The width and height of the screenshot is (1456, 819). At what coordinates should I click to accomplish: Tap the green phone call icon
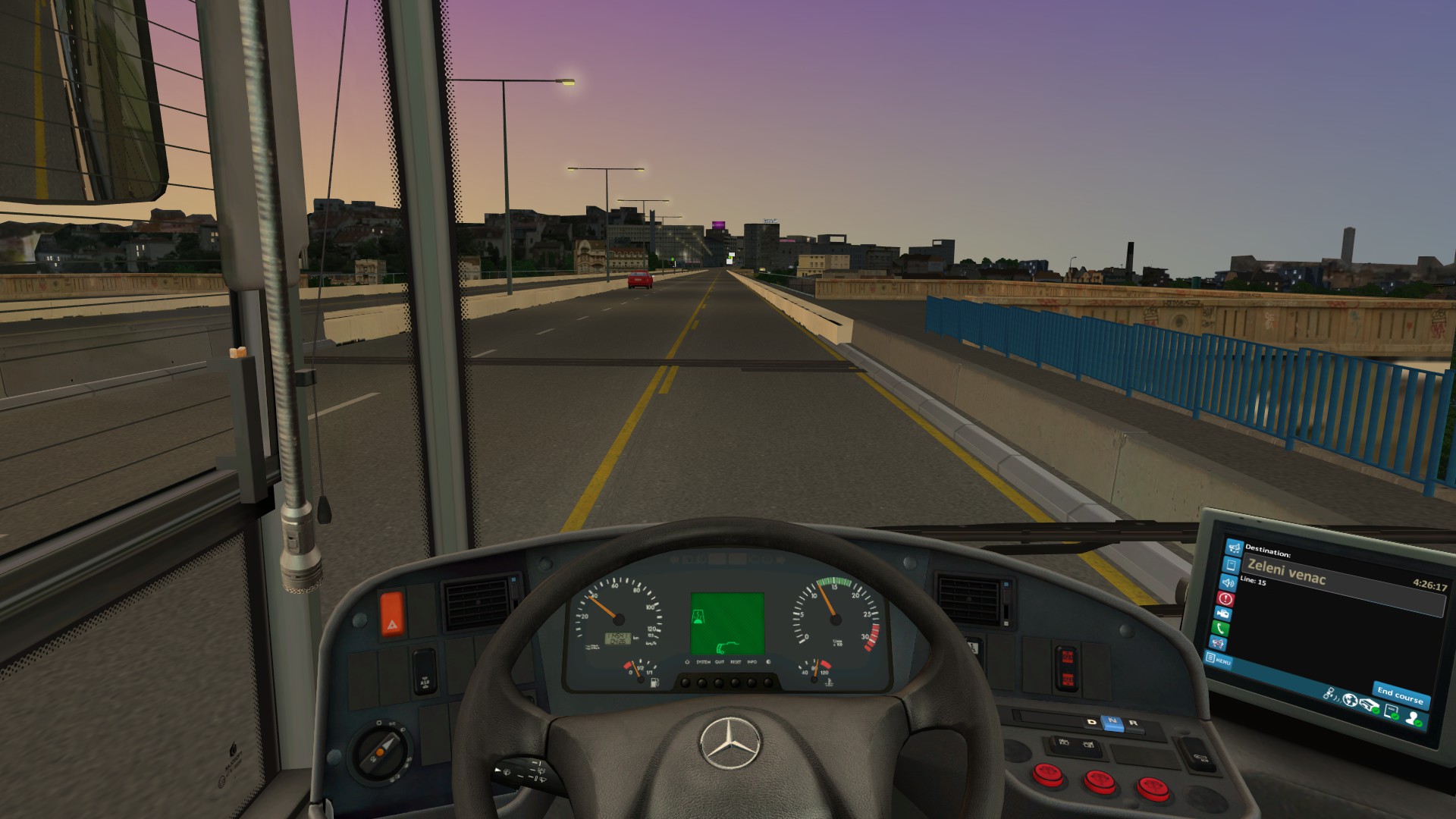coord(1221,629)
